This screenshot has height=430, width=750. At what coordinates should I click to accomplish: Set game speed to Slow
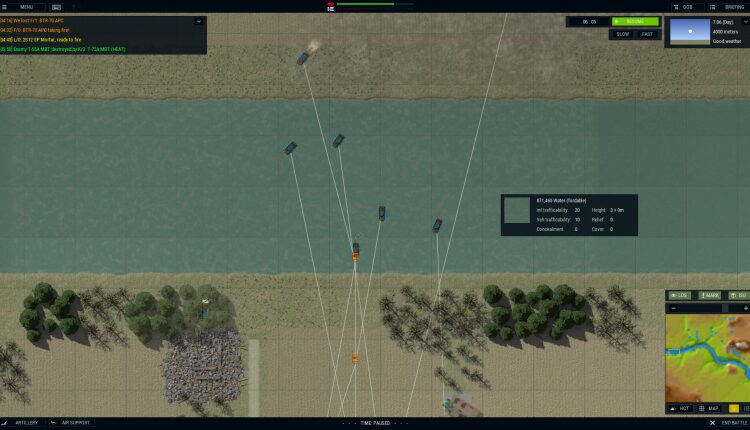tap(622, 34)
